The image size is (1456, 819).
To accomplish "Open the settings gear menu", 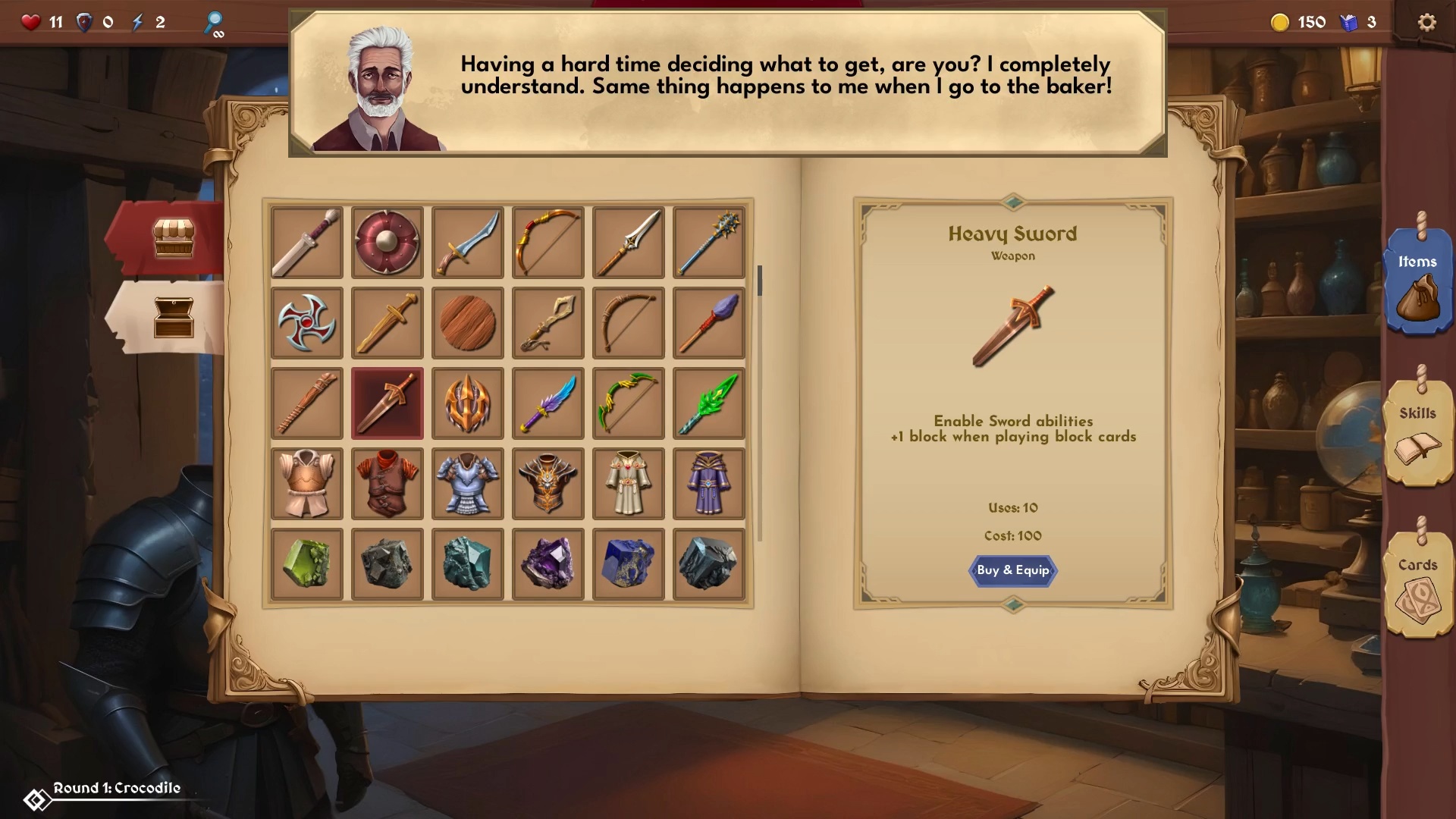I will coord(1426,22).
